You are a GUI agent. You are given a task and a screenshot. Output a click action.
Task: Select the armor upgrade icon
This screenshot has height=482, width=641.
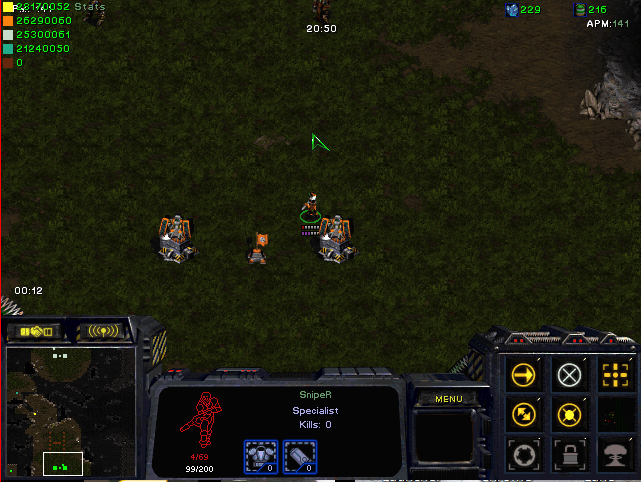click(x=261, y=457)
